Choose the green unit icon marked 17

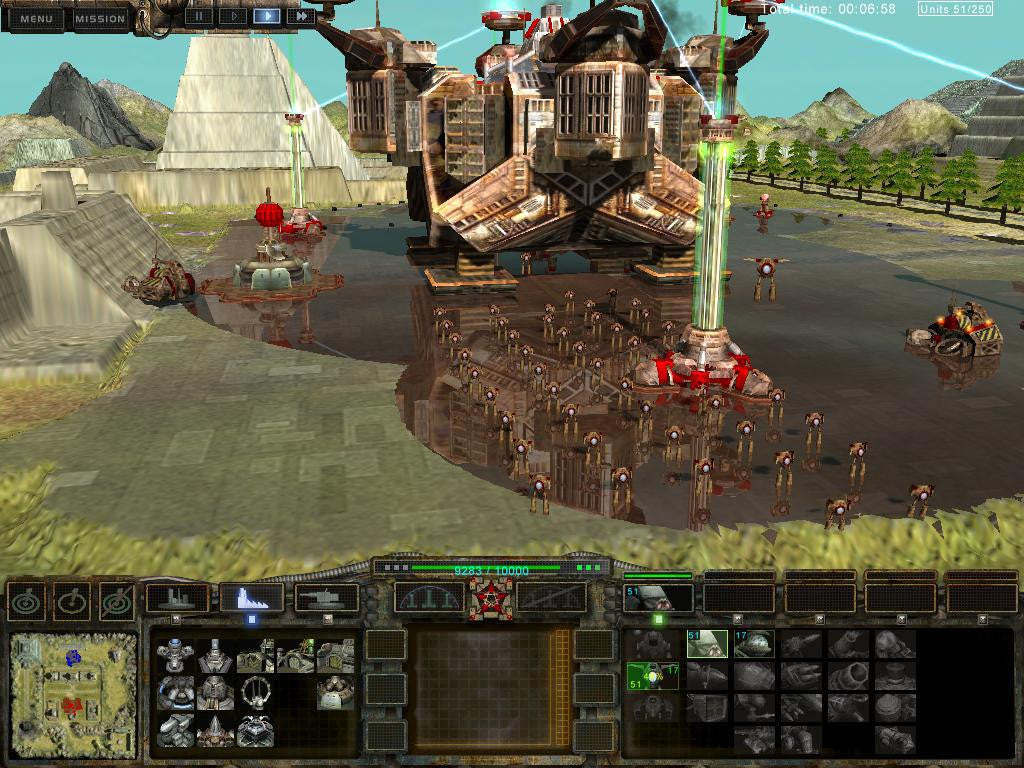753,644
